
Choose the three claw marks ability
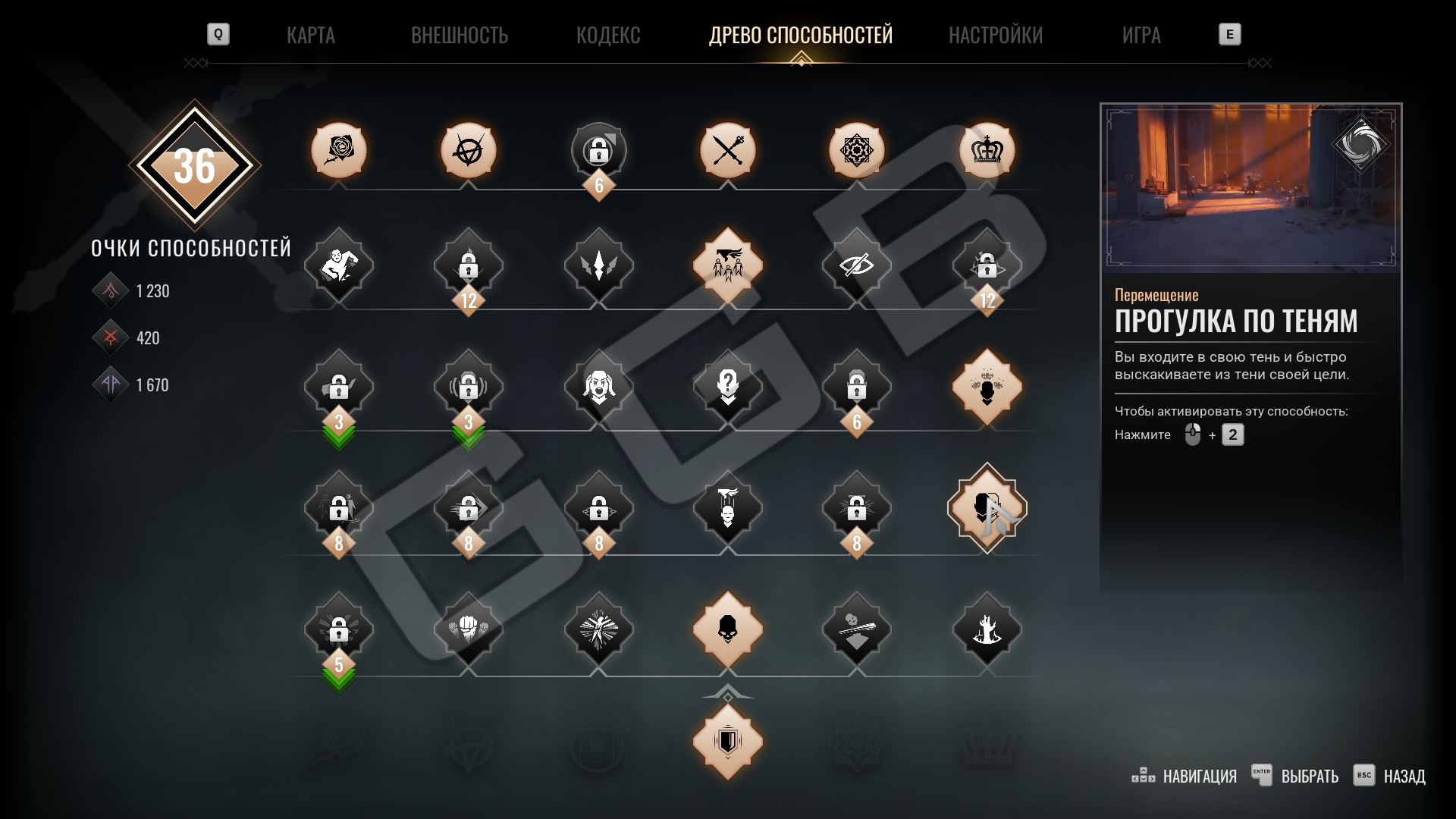pos(598,265)
